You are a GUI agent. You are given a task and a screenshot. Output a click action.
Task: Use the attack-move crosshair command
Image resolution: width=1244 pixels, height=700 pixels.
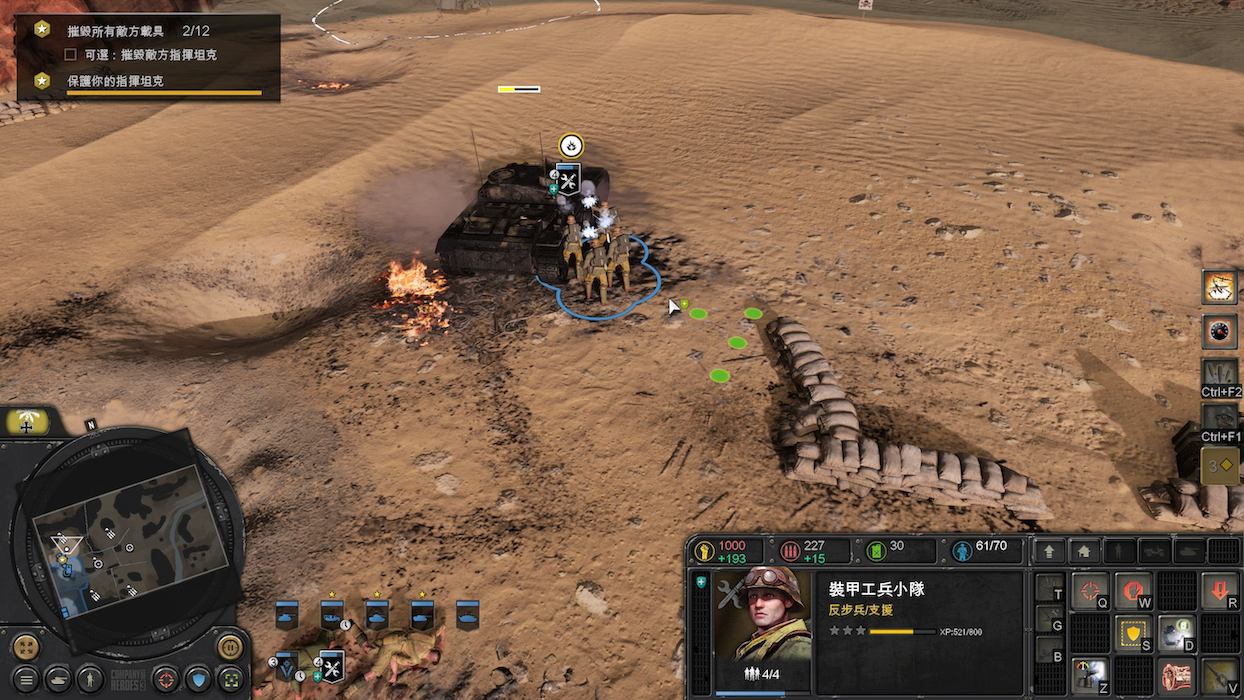point(1090,591)
